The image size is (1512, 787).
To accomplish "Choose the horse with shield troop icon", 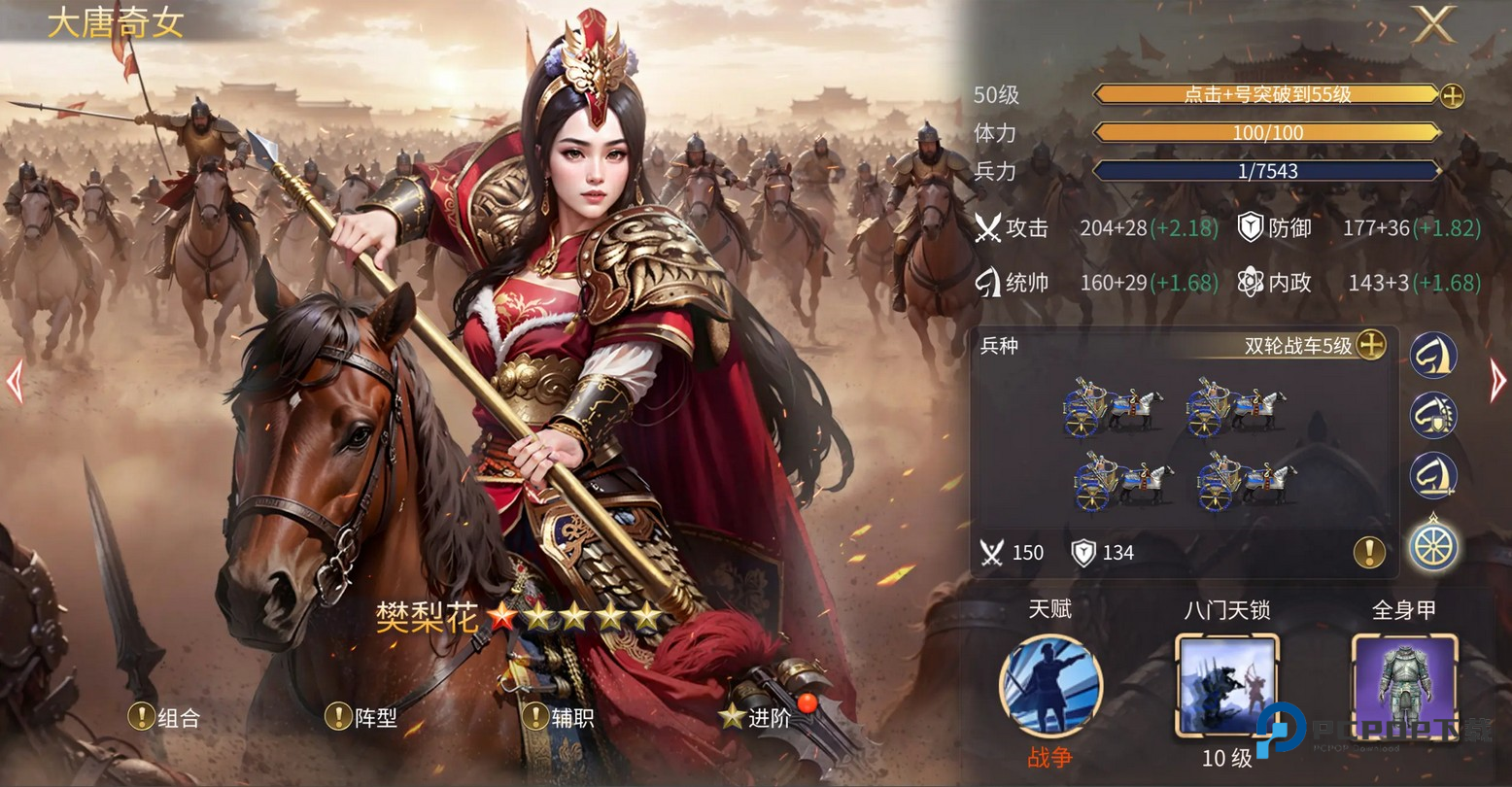I will [x=1433, y=415].
